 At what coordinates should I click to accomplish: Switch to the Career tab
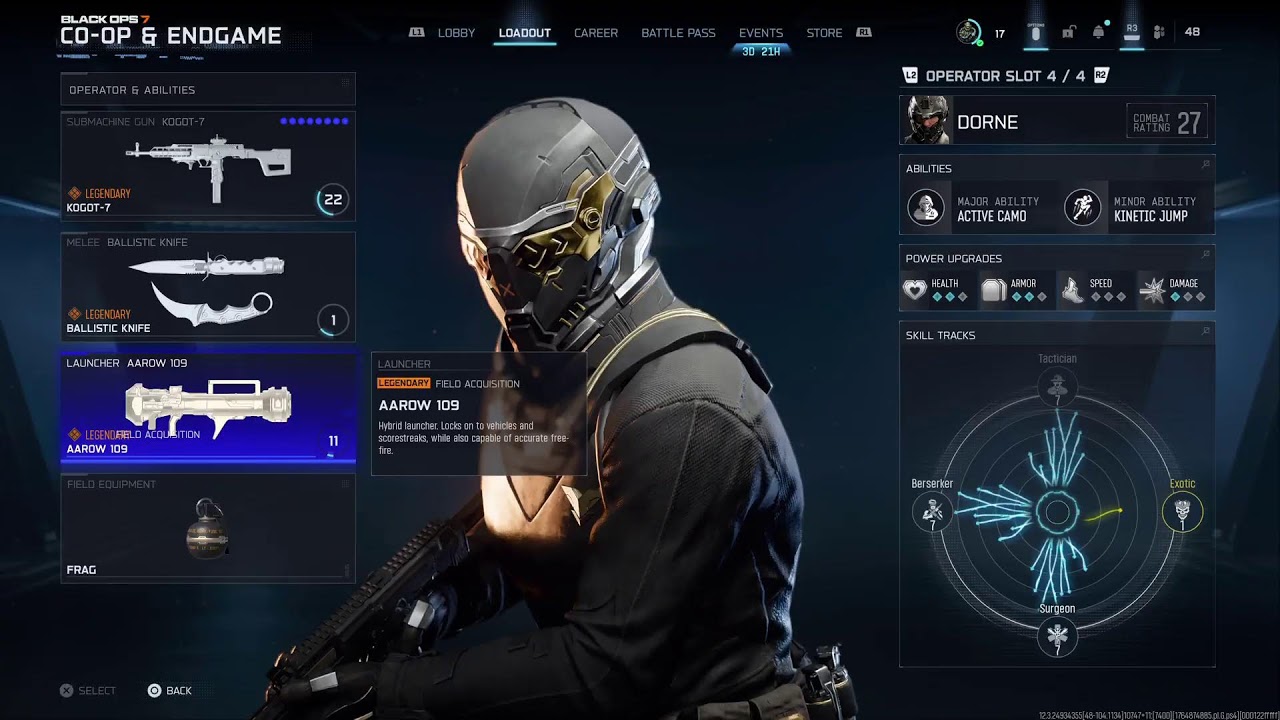tap(595, 33)
